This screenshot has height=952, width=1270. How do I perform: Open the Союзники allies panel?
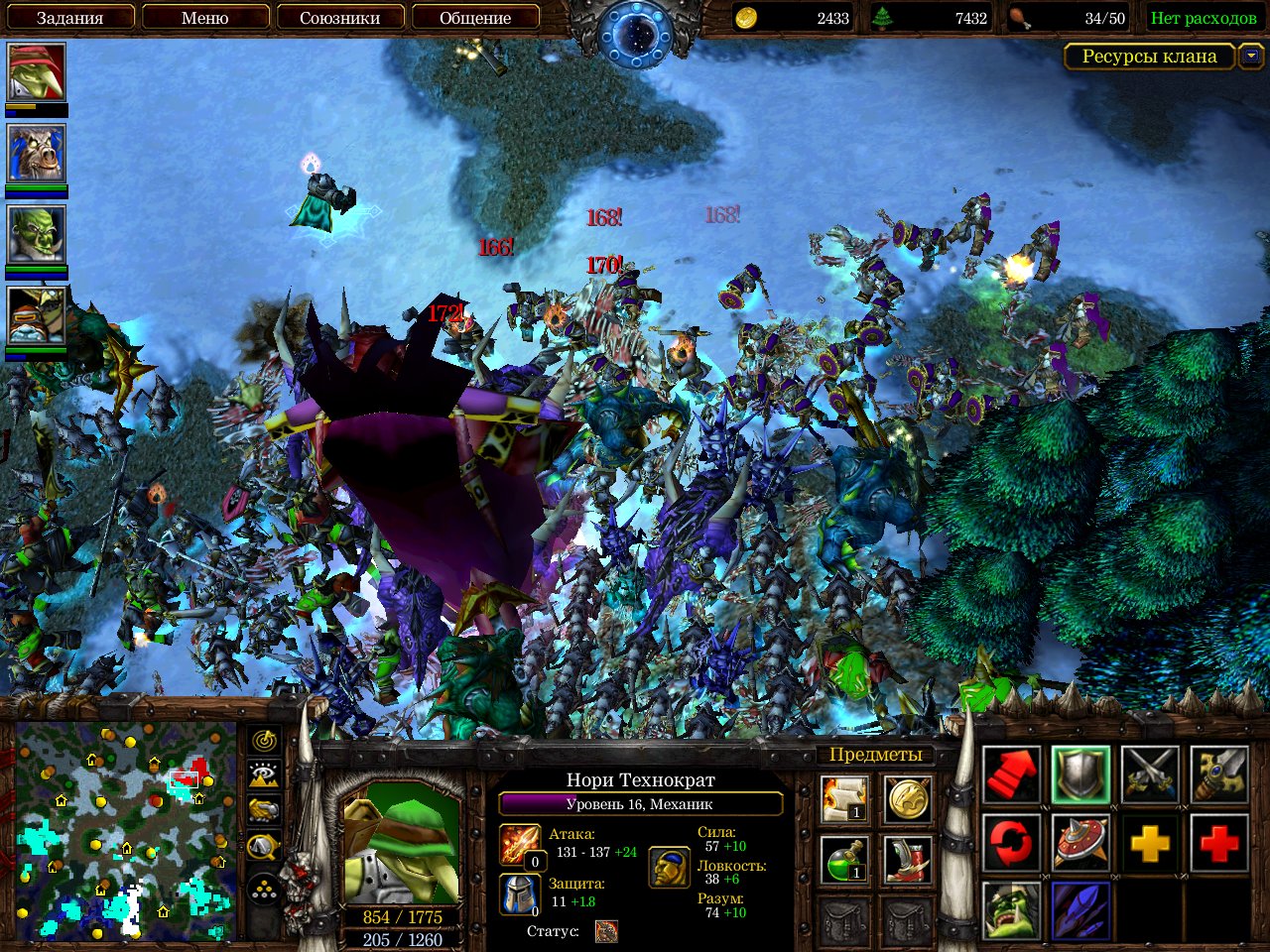click(x=339, y=18)
